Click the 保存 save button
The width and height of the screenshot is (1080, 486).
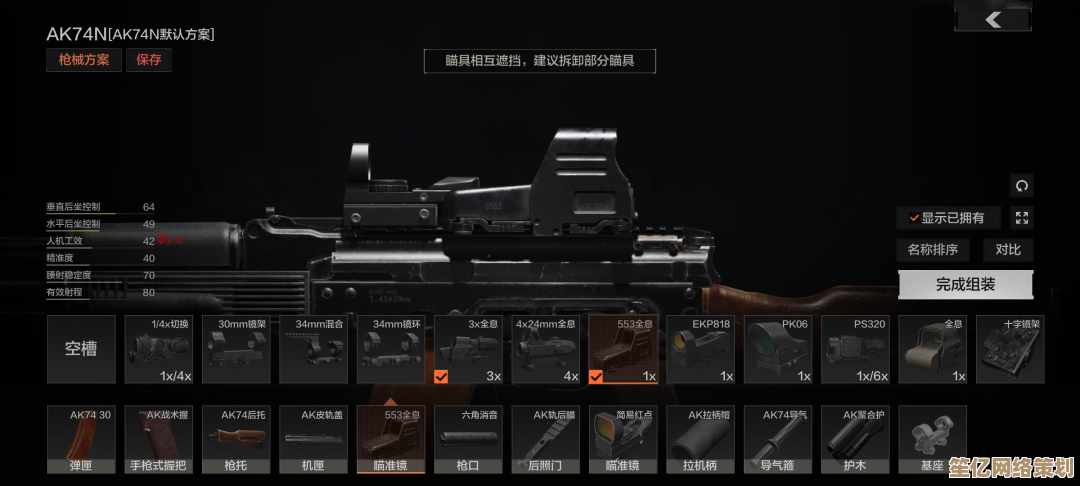(x=149, y=60)
